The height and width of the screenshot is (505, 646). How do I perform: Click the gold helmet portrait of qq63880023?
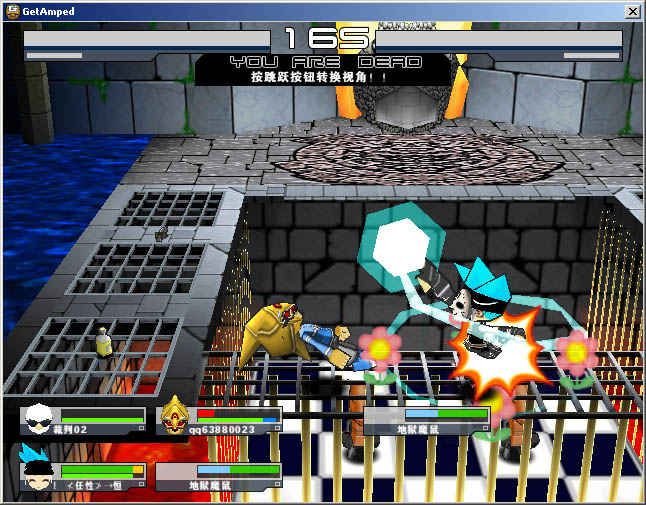(175, 414)
